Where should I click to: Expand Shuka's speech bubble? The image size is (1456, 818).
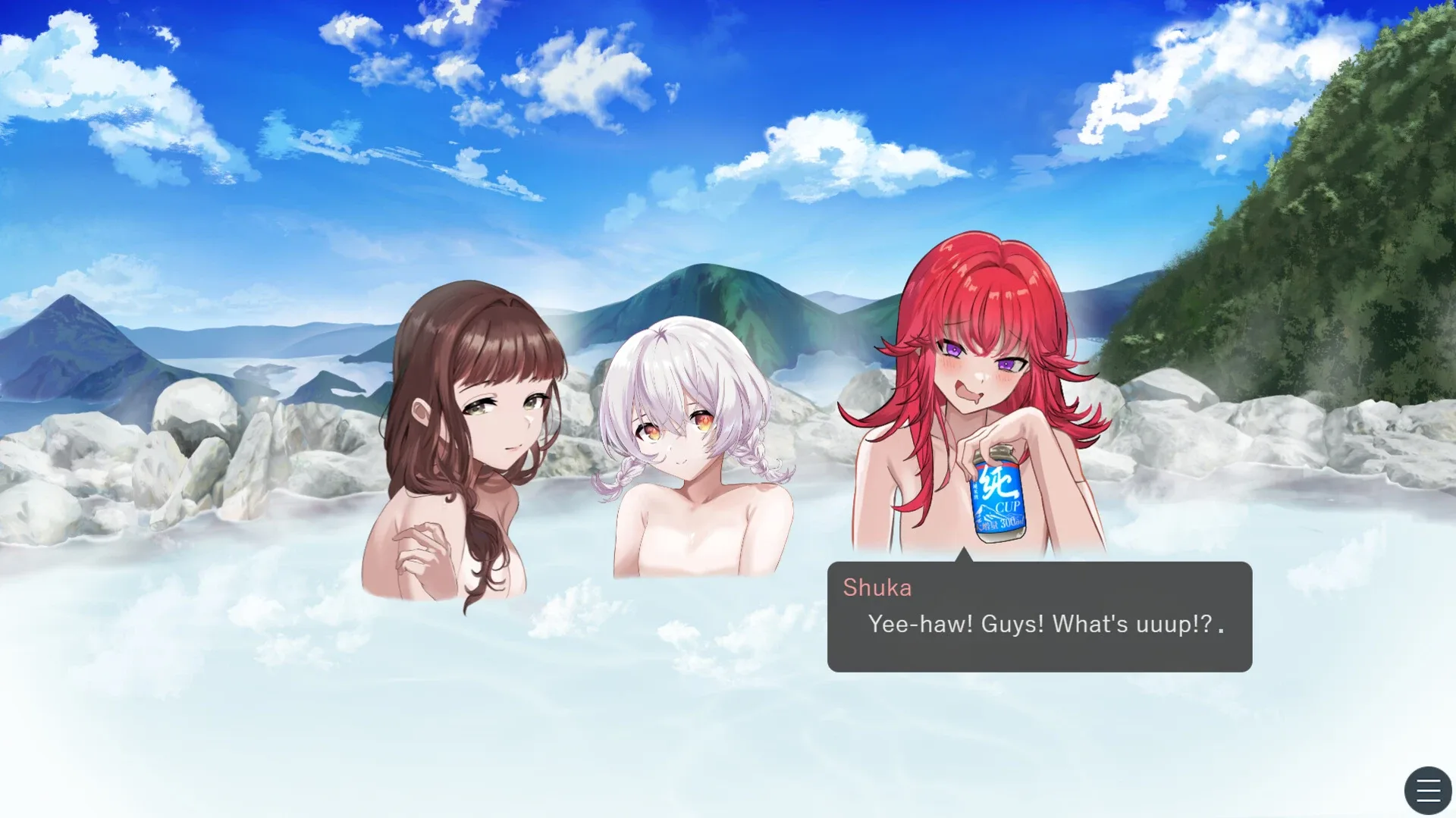[x=1039, y=614]
